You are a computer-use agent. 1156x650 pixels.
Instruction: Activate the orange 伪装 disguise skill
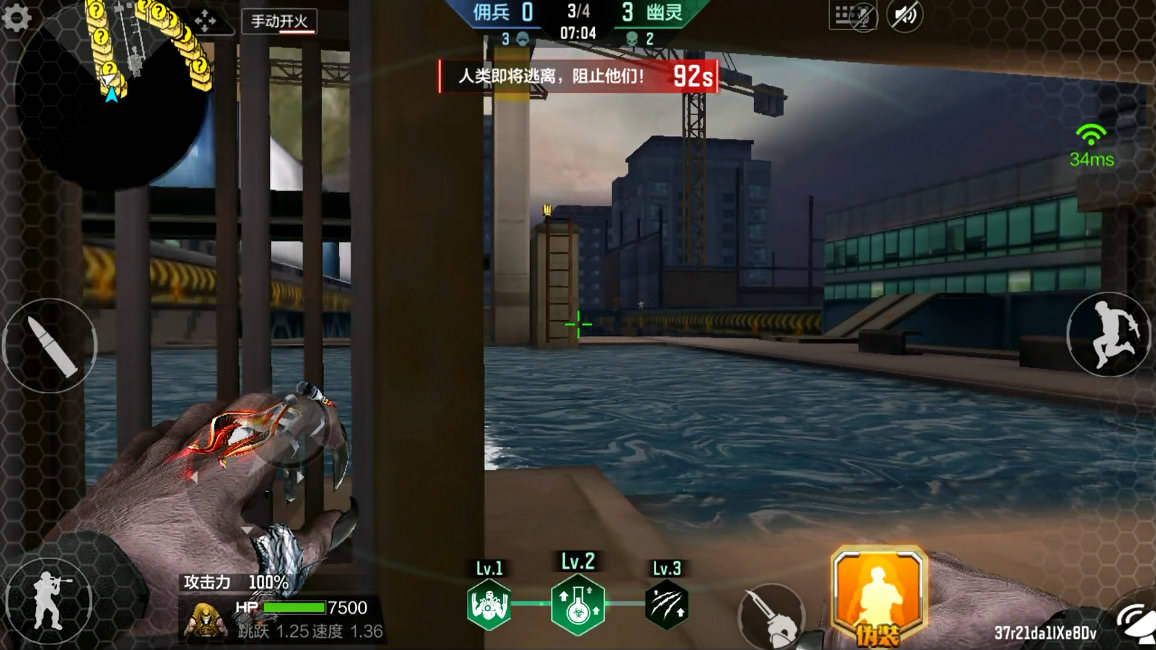[878, 595]
